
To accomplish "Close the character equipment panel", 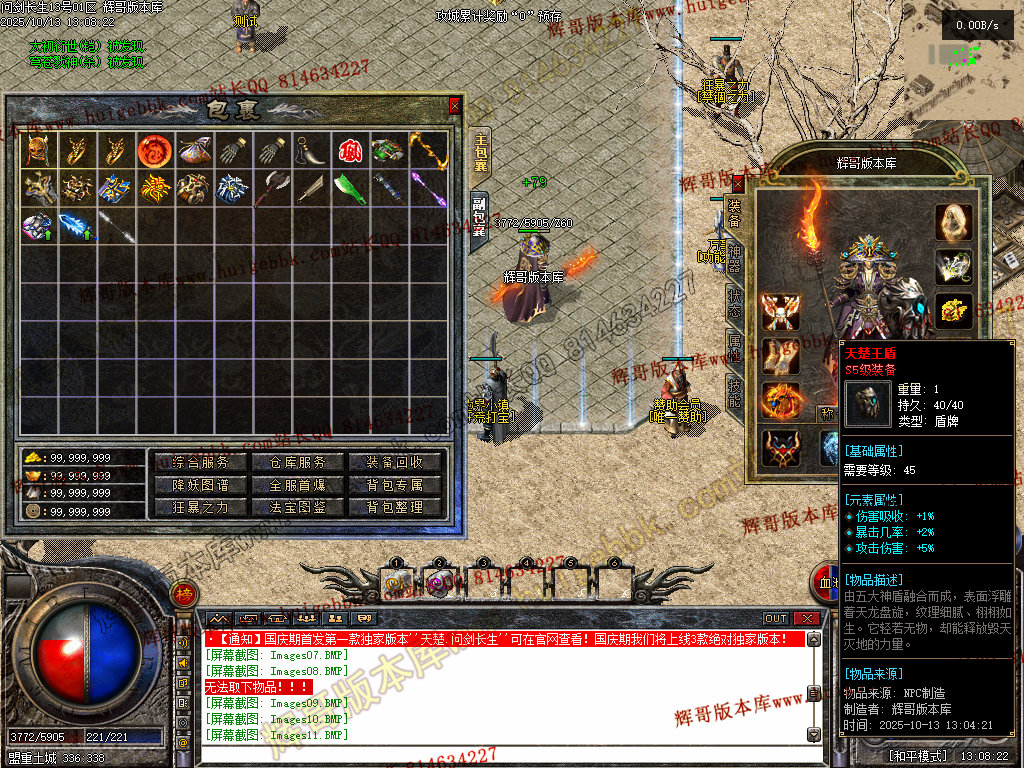I will coord(738,183).
